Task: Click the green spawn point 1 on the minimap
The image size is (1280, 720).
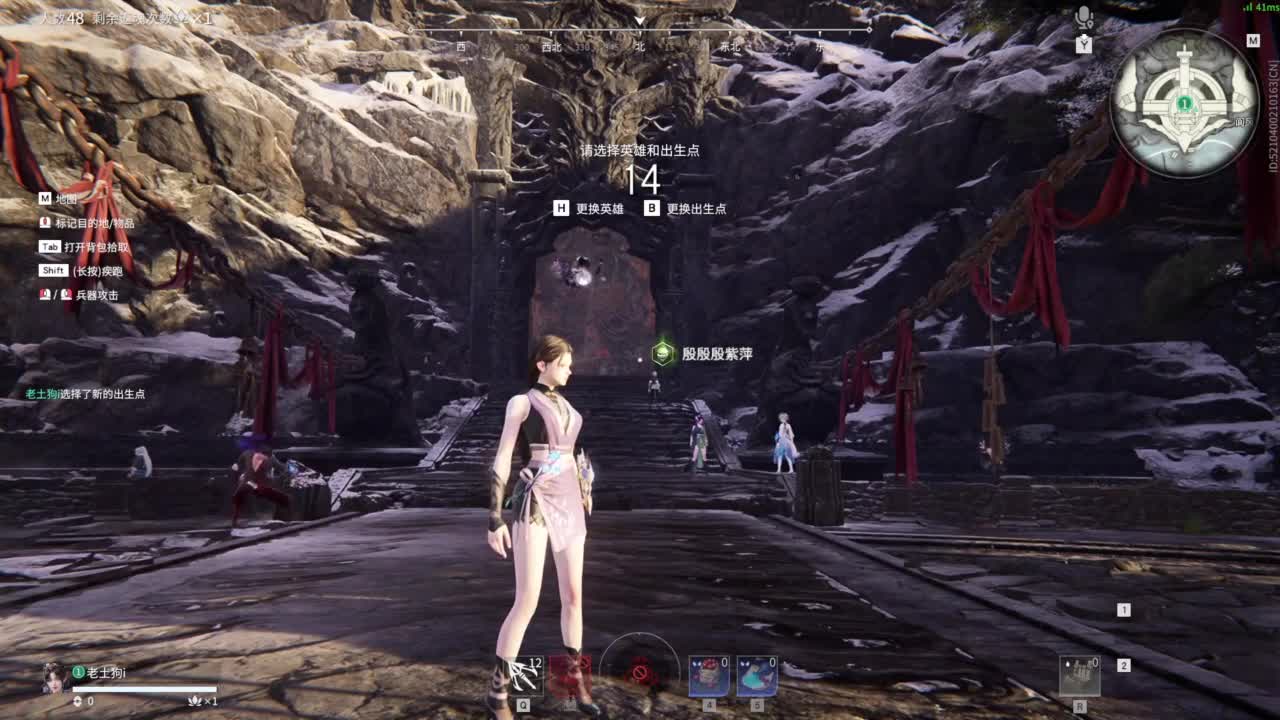Action: point(1182,102)
